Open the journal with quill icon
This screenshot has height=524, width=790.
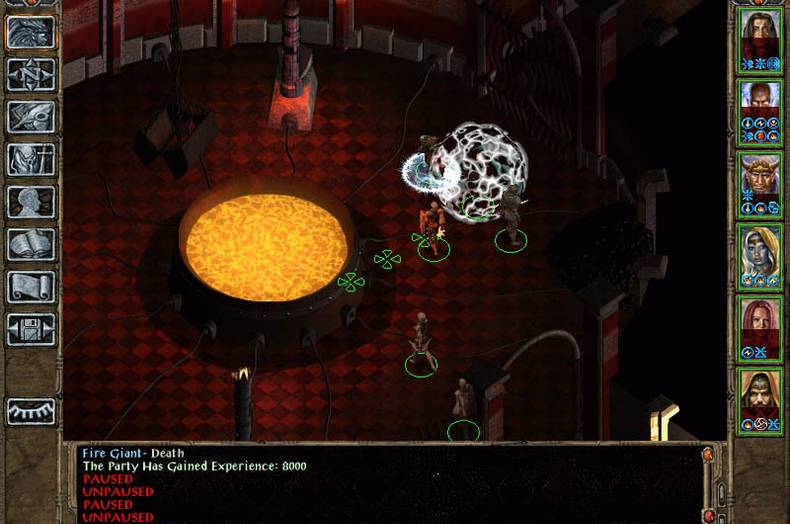[31, 117]
